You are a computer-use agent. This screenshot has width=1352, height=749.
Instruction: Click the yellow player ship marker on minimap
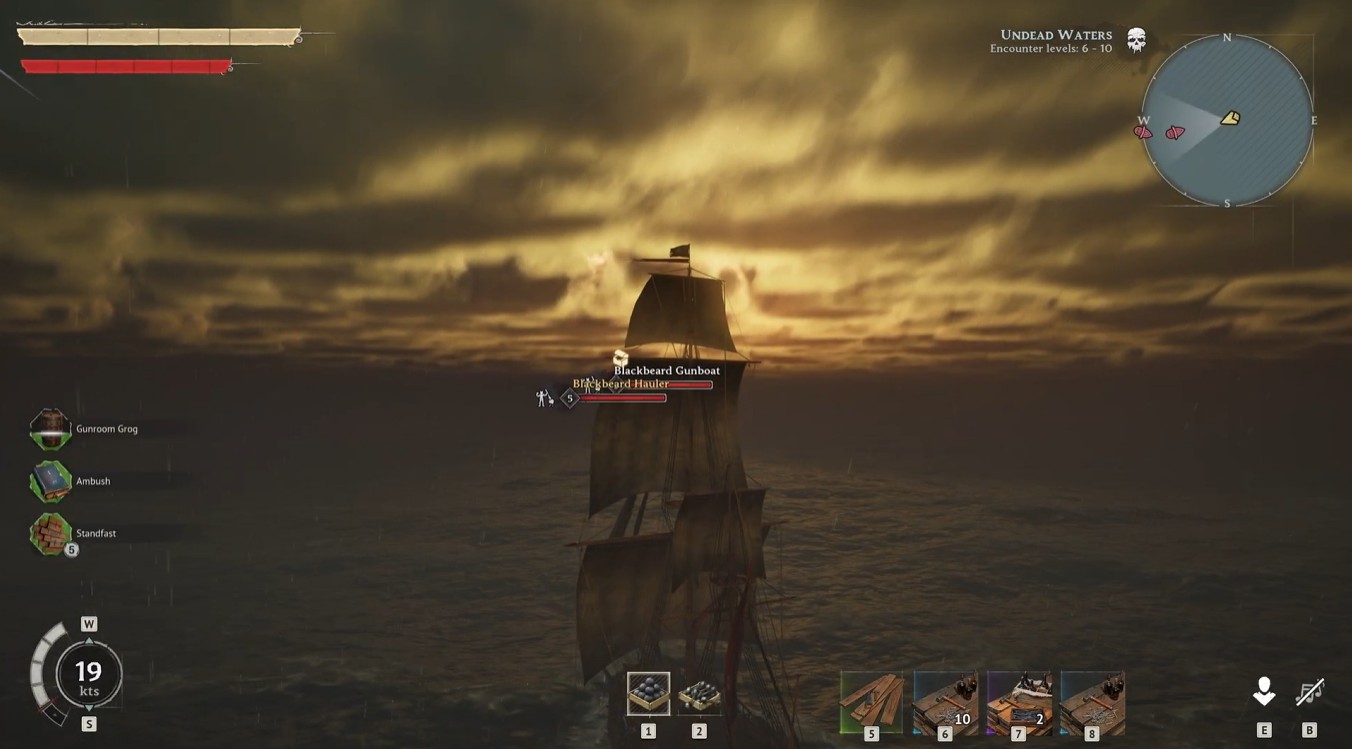click(x=1230, y=119)
